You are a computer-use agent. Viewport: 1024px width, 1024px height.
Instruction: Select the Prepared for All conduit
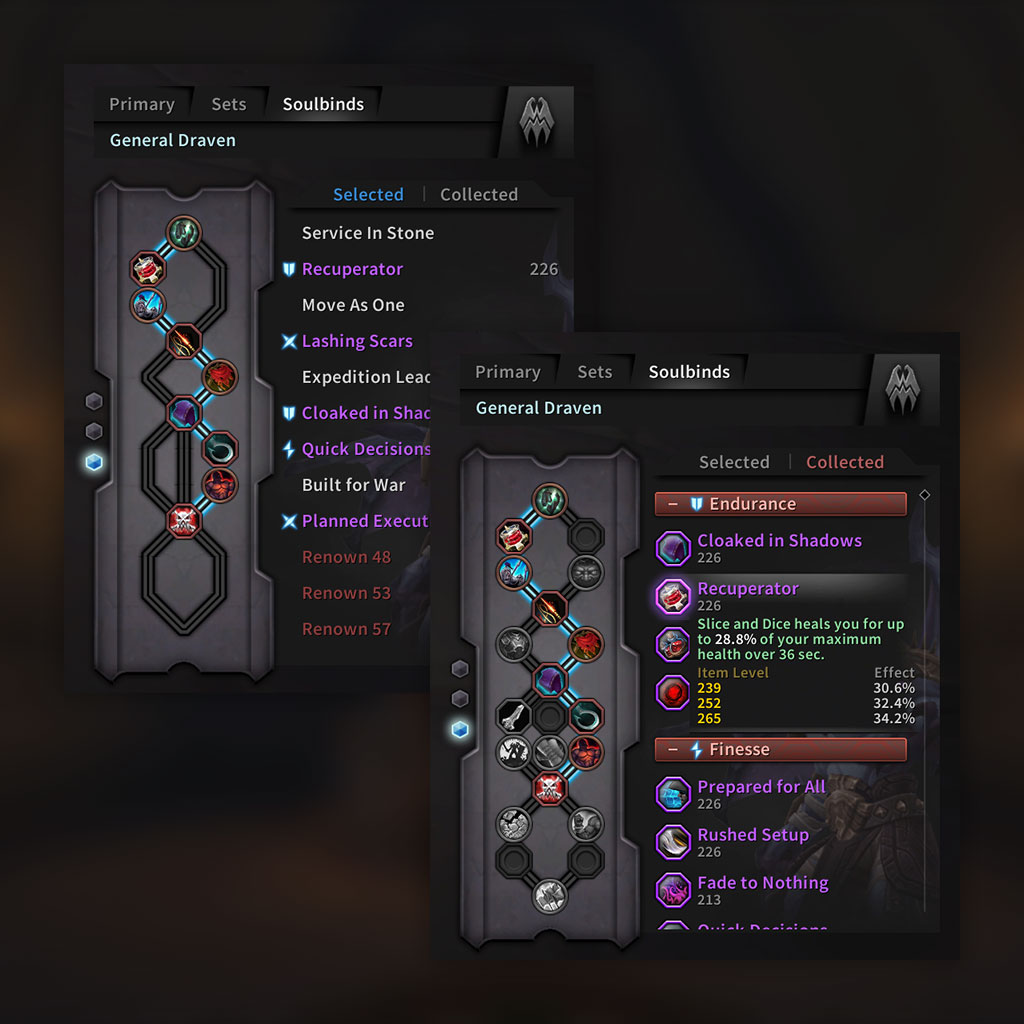[761, 787]
